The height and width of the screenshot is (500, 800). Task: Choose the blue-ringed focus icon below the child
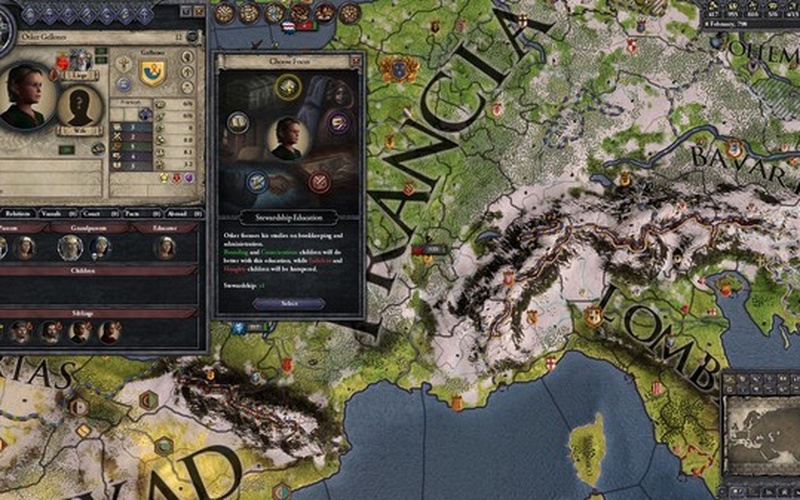click(256, 182)
